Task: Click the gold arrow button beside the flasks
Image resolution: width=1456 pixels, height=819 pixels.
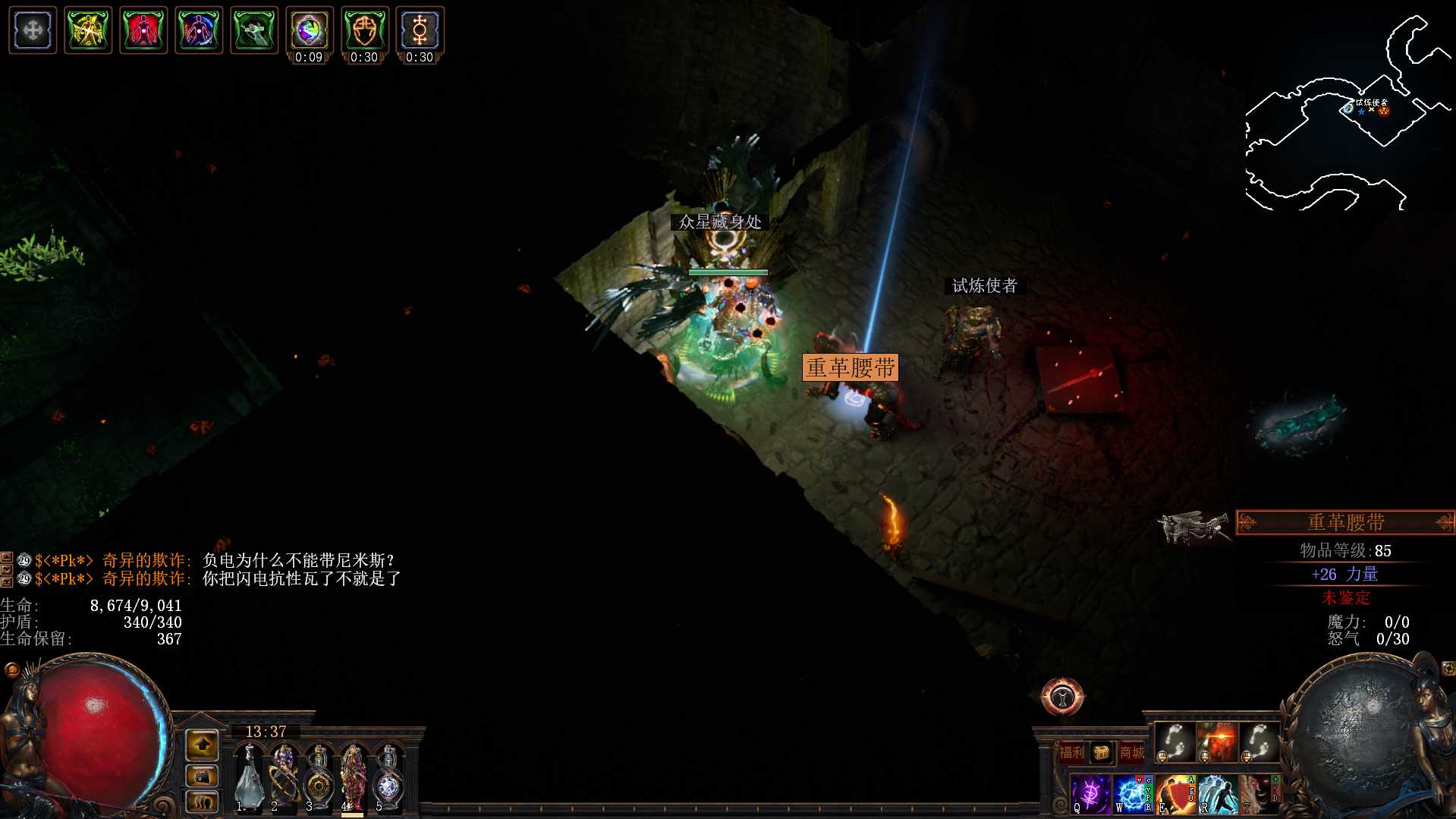Action: pyautogui.click(x=202, y=746)
